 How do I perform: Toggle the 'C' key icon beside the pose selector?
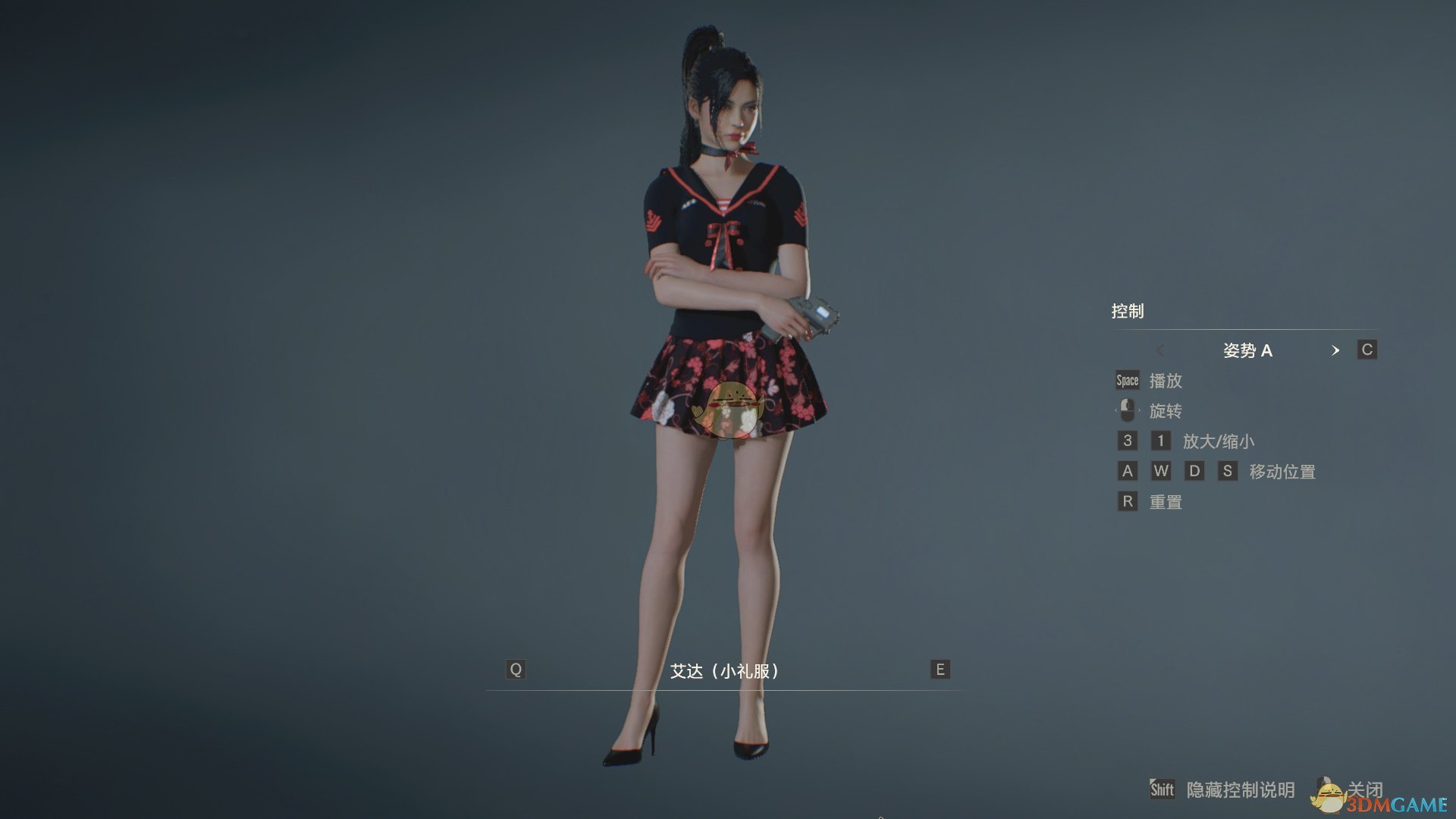[x=1367, y=350]
